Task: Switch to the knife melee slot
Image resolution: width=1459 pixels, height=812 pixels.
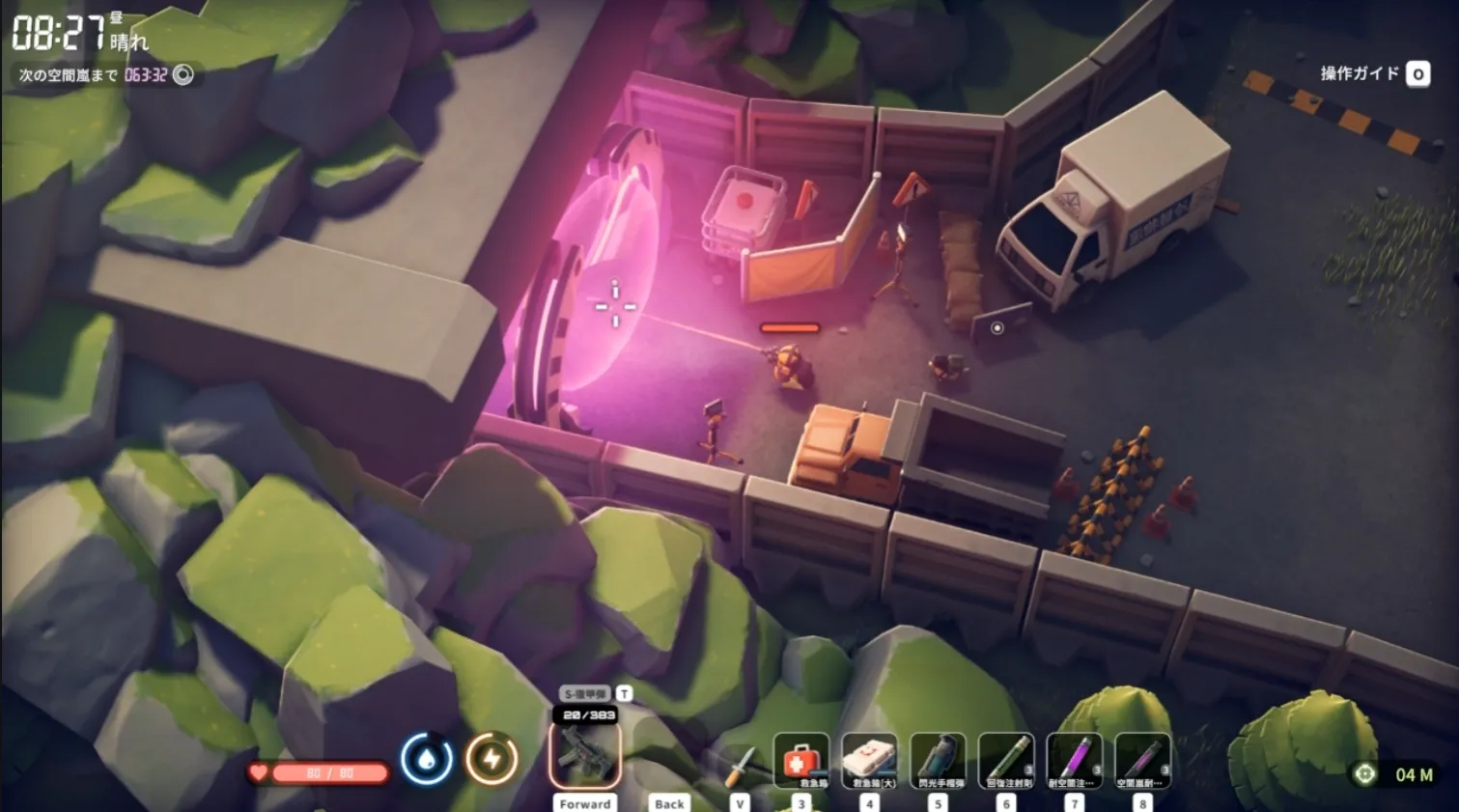Action: click(740, 767)
